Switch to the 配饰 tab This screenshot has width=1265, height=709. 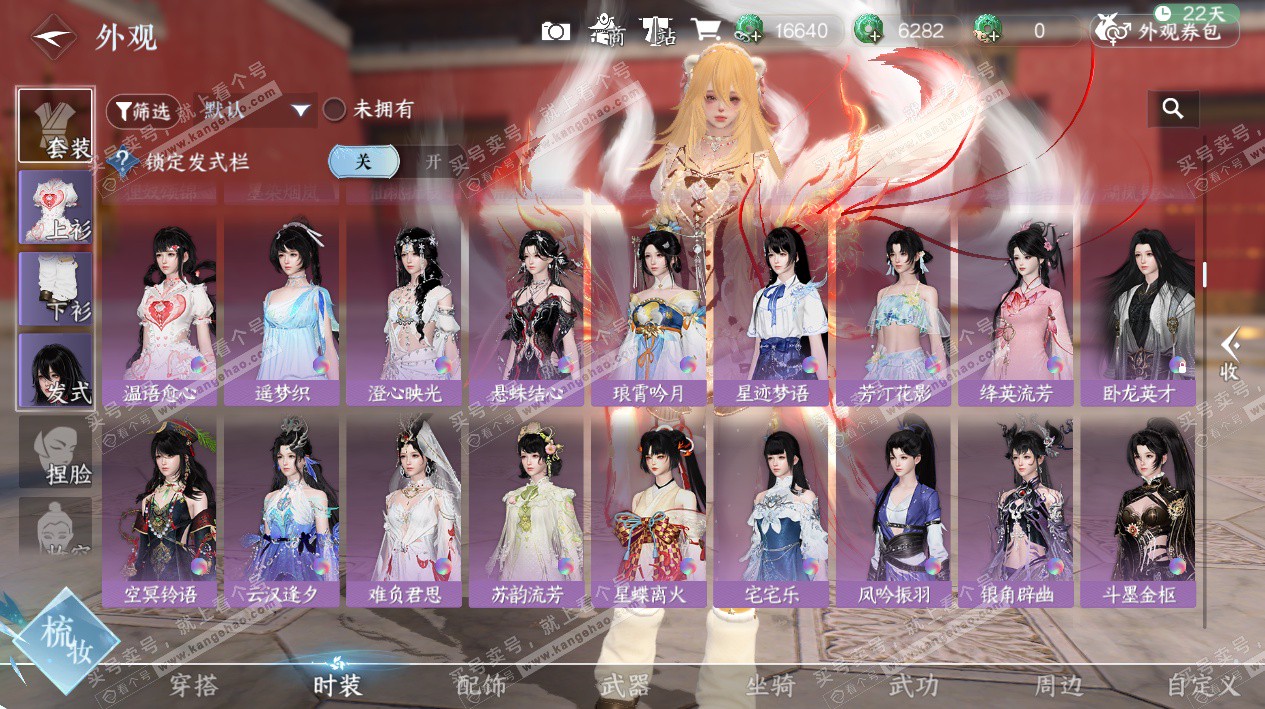[481, 686]
